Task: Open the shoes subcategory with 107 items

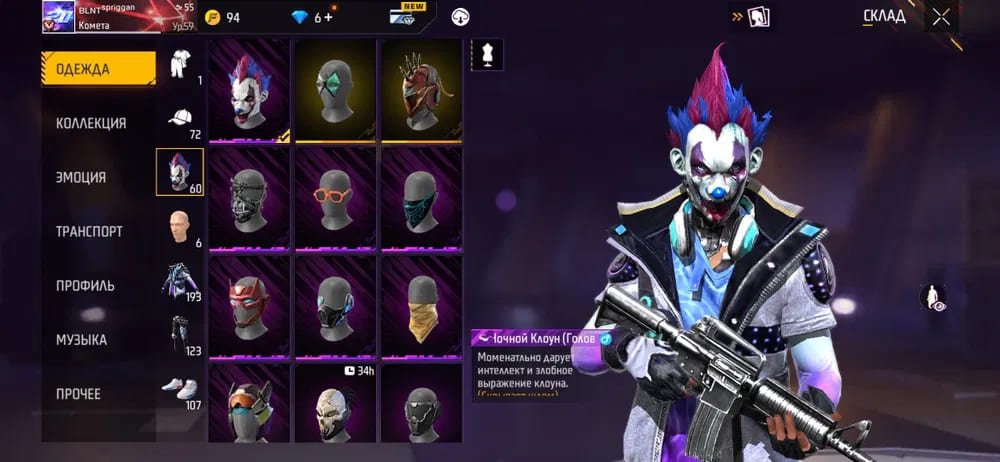Action: (180, 392)
